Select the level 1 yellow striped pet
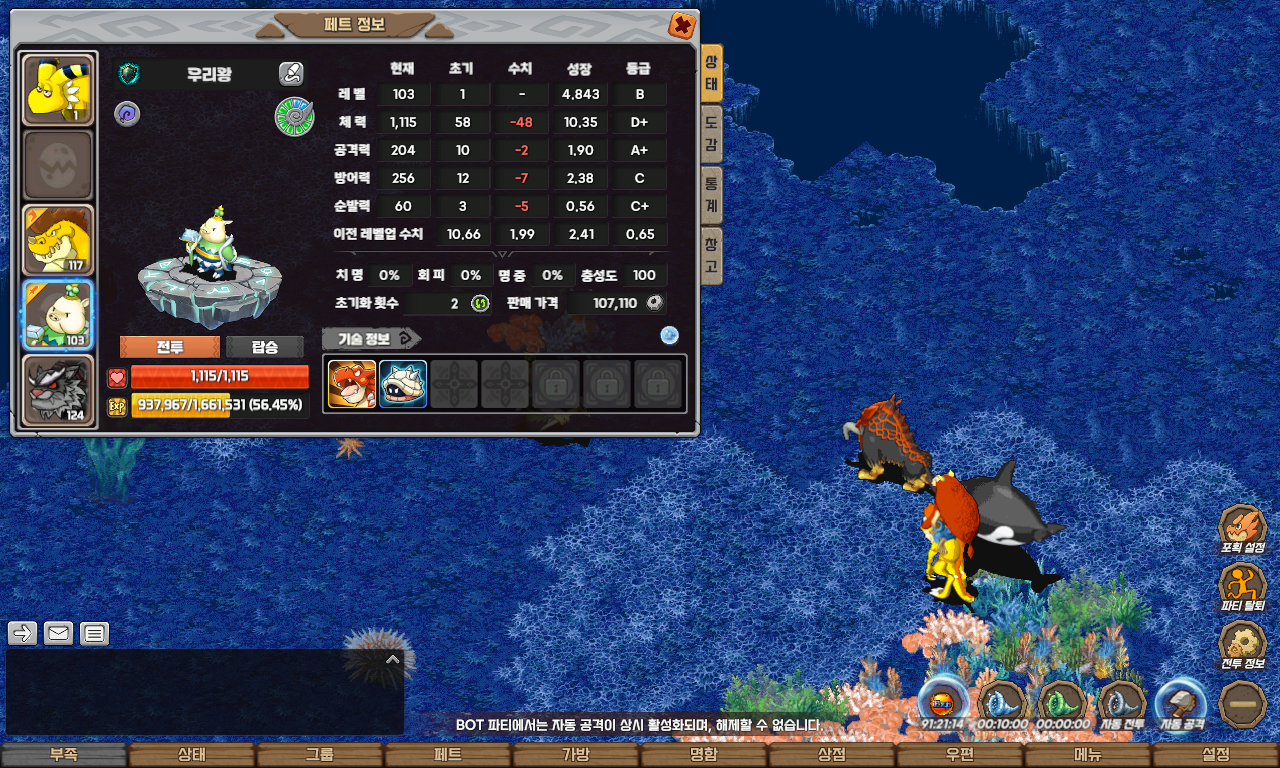 (59, 90)
